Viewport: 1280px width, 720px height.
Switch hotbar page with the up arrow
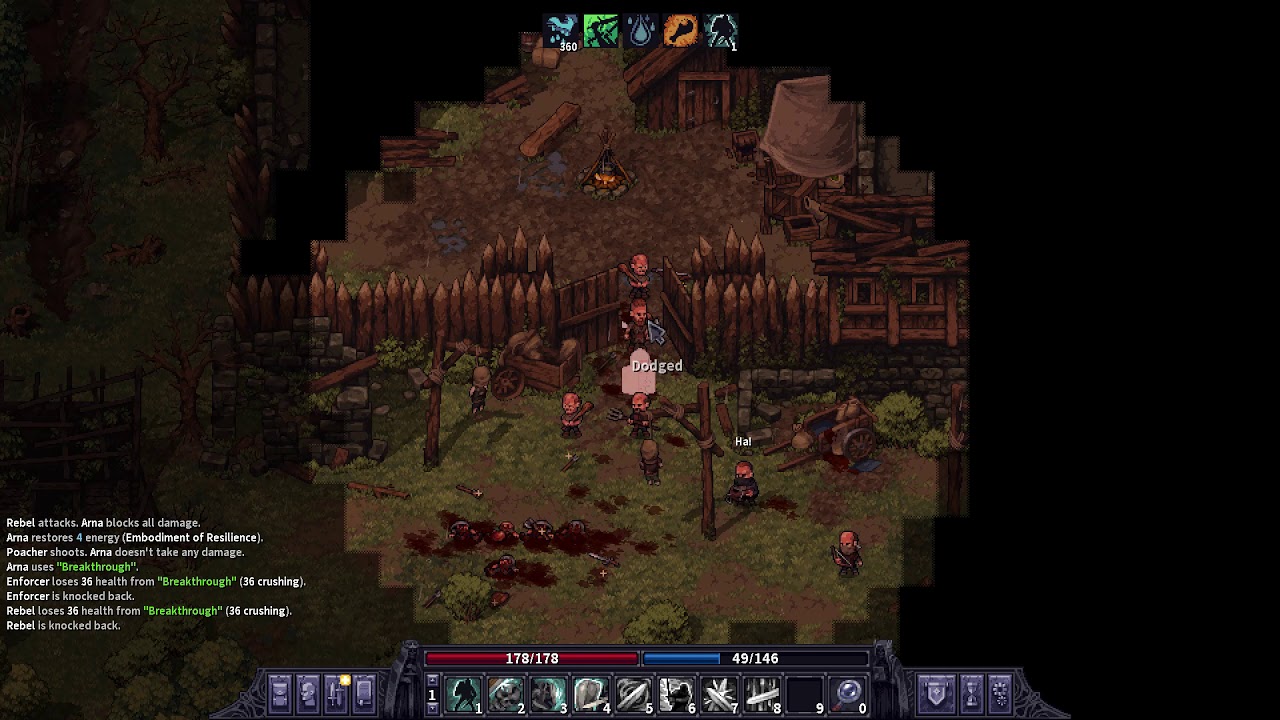432,681
